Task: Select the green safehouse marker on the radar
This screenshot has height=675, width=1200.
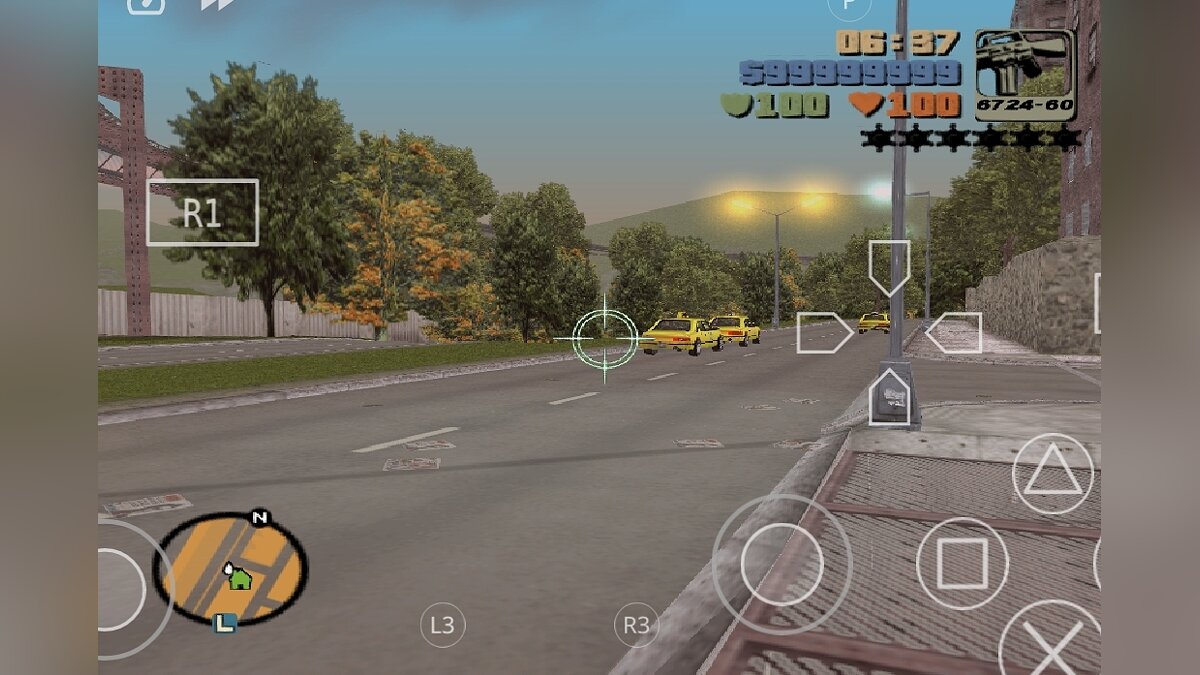Action: point(239,577)
